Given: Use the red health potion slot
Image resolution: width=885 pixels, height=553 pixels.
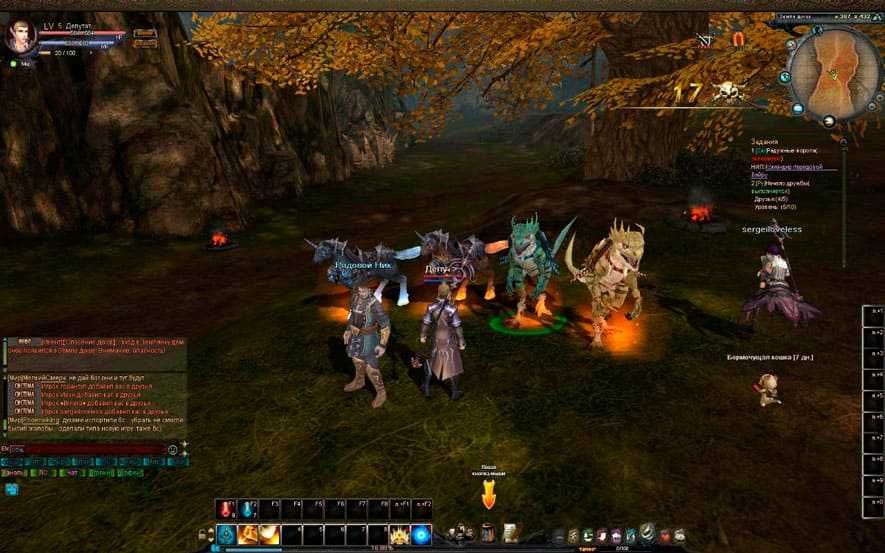Looking at the screenshot, I should pos(226,510).
